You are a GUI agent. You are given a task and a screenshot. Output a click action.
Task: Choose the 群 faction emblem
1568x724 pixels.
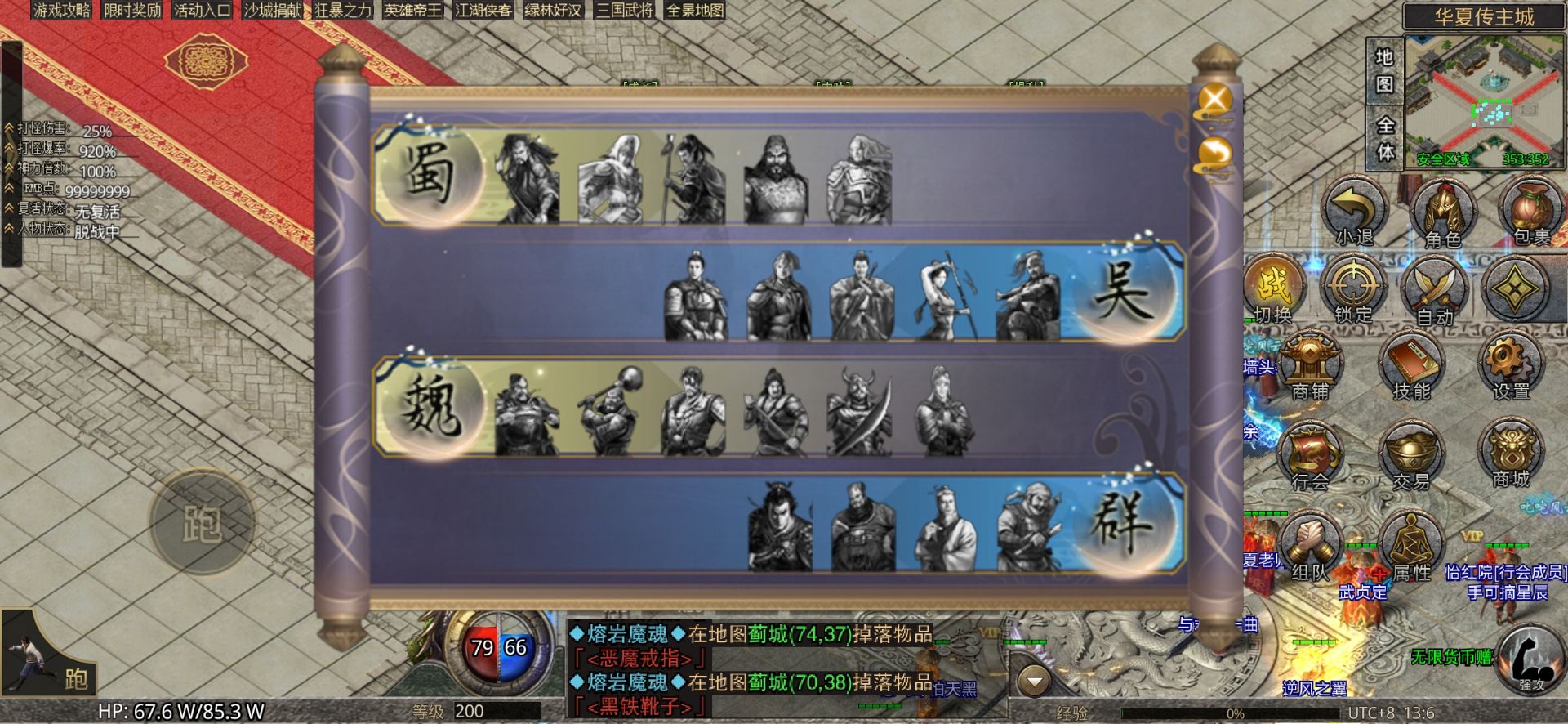click(x=1125, y=521)
